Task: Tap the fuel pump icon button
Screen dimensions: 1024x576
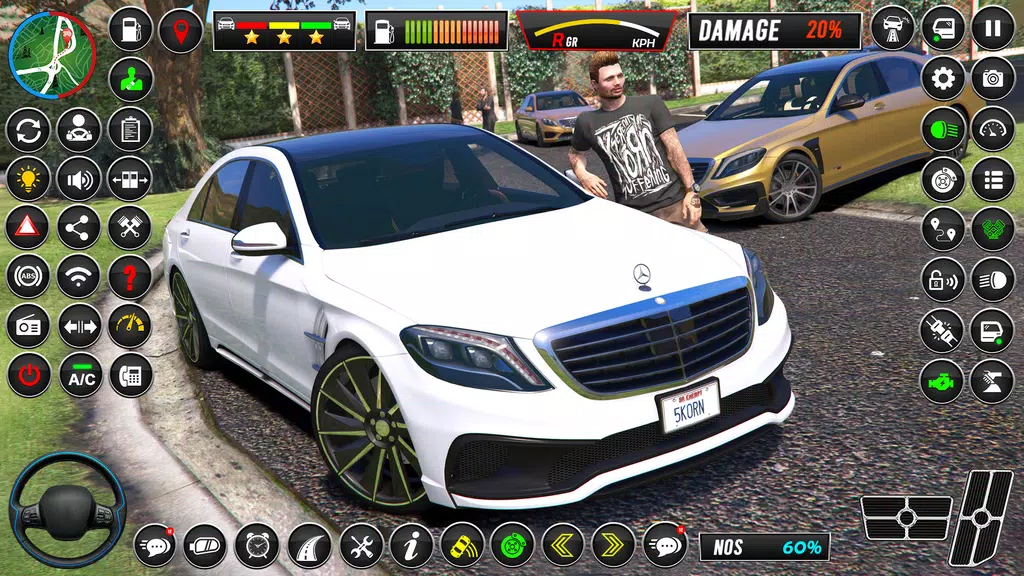Action: 129,29
